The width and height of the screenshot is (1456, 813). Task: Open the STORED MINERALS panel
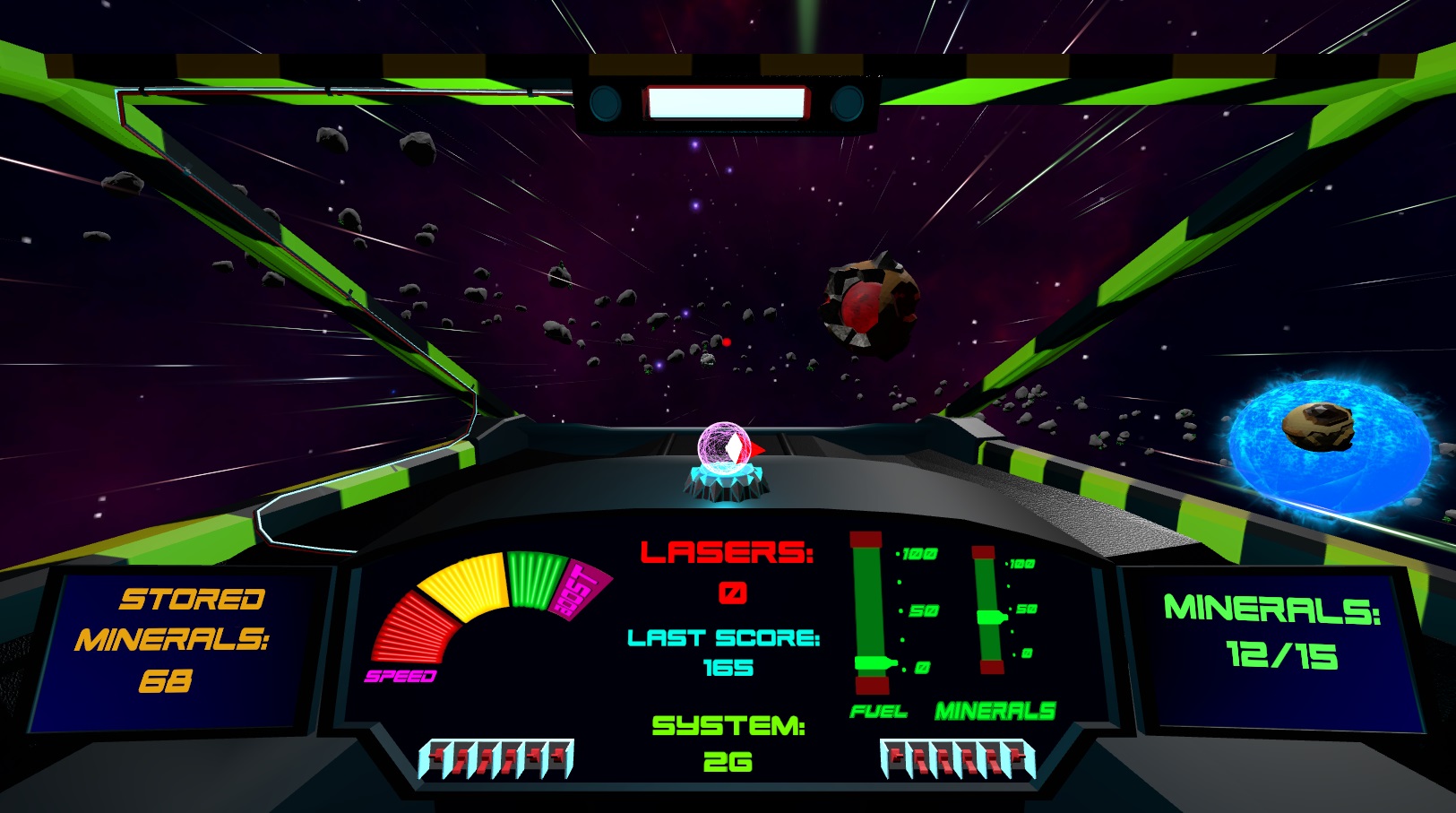[x=176, y=643]
